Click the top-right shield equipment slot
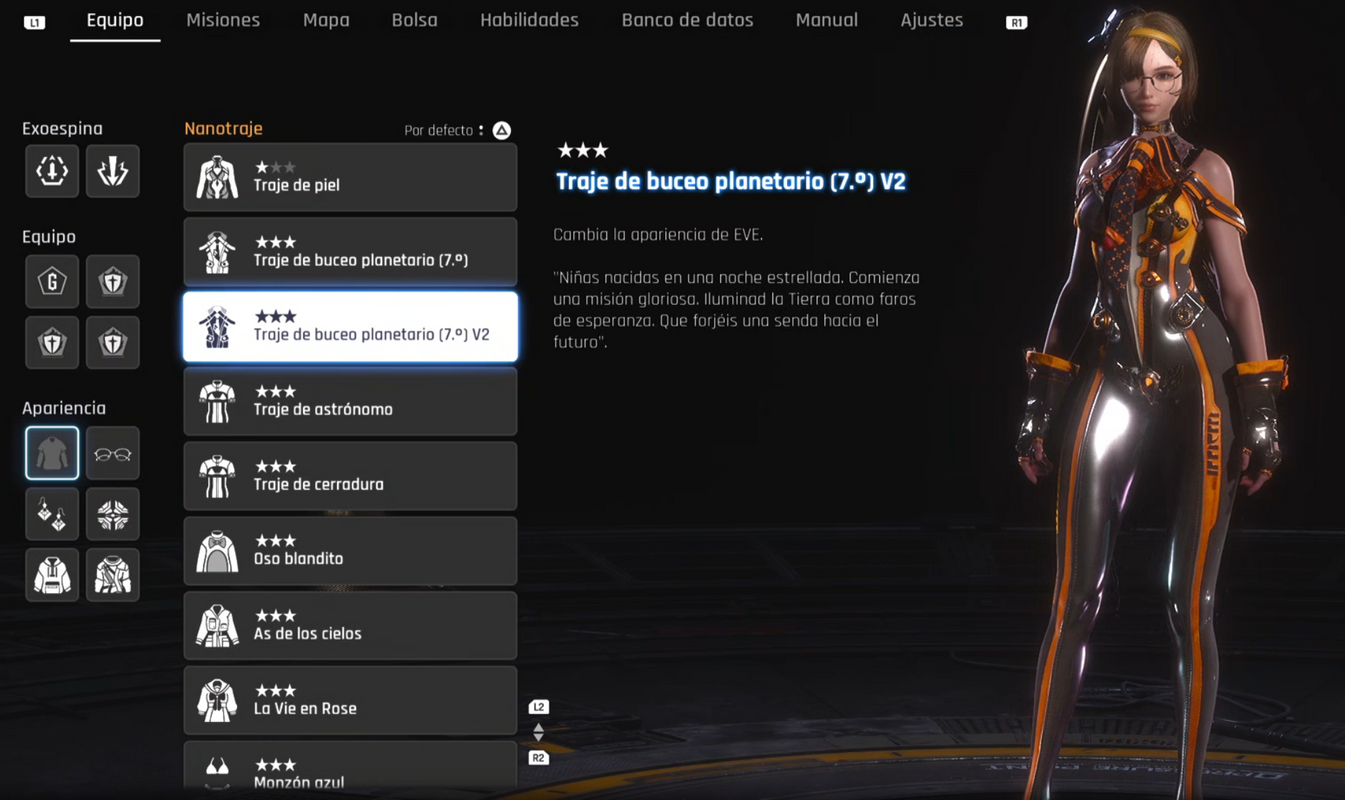Viewport: 1345px width, 800px height. 112,281
